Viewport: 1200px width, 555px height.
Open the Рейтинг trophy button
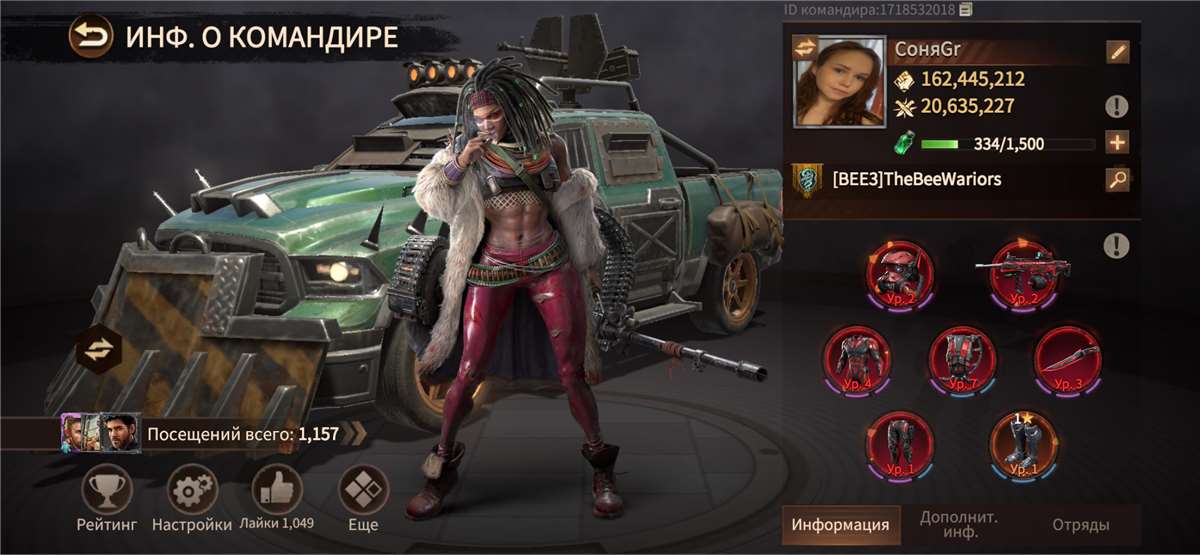coord(106,491)
